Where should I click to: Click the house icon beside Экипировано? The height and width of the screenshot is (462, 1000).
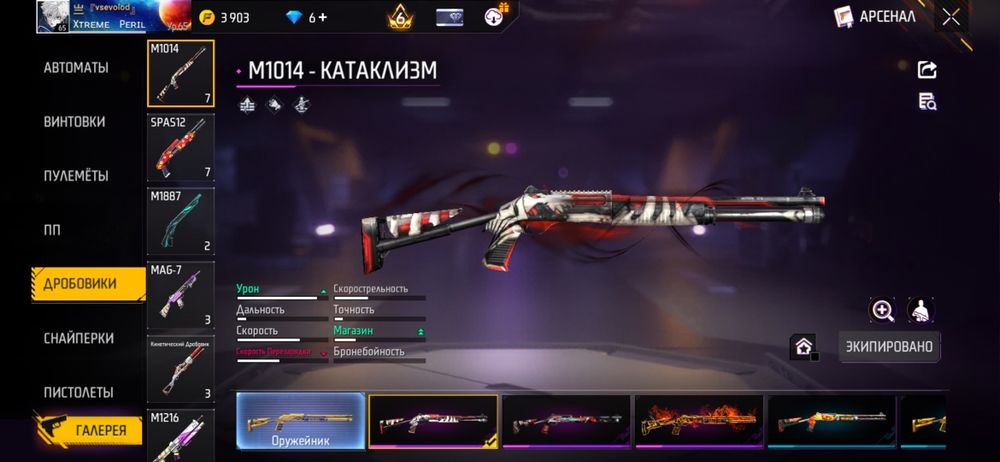[803, 347]
